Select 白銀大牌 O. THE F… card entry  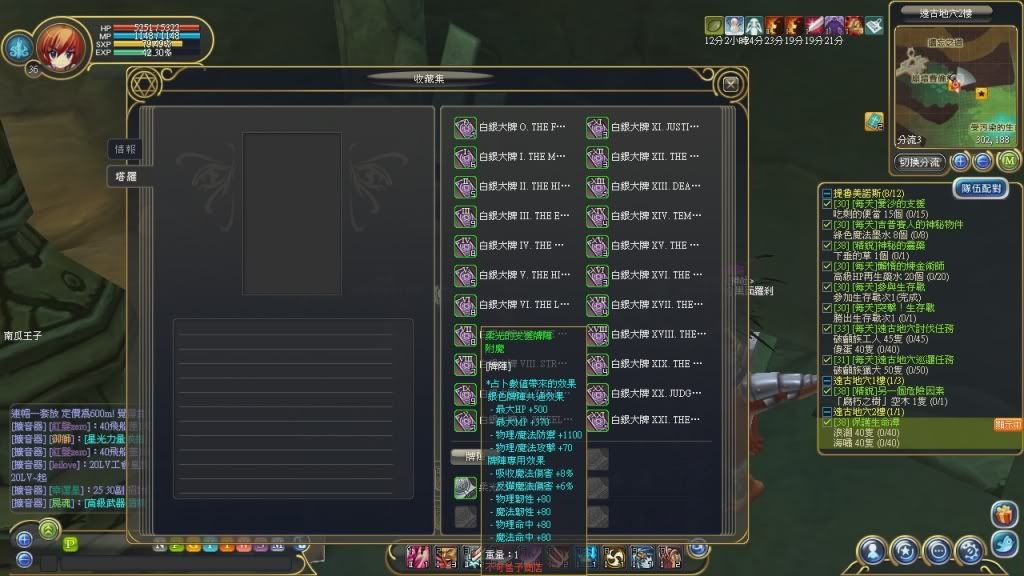point(512,127)
